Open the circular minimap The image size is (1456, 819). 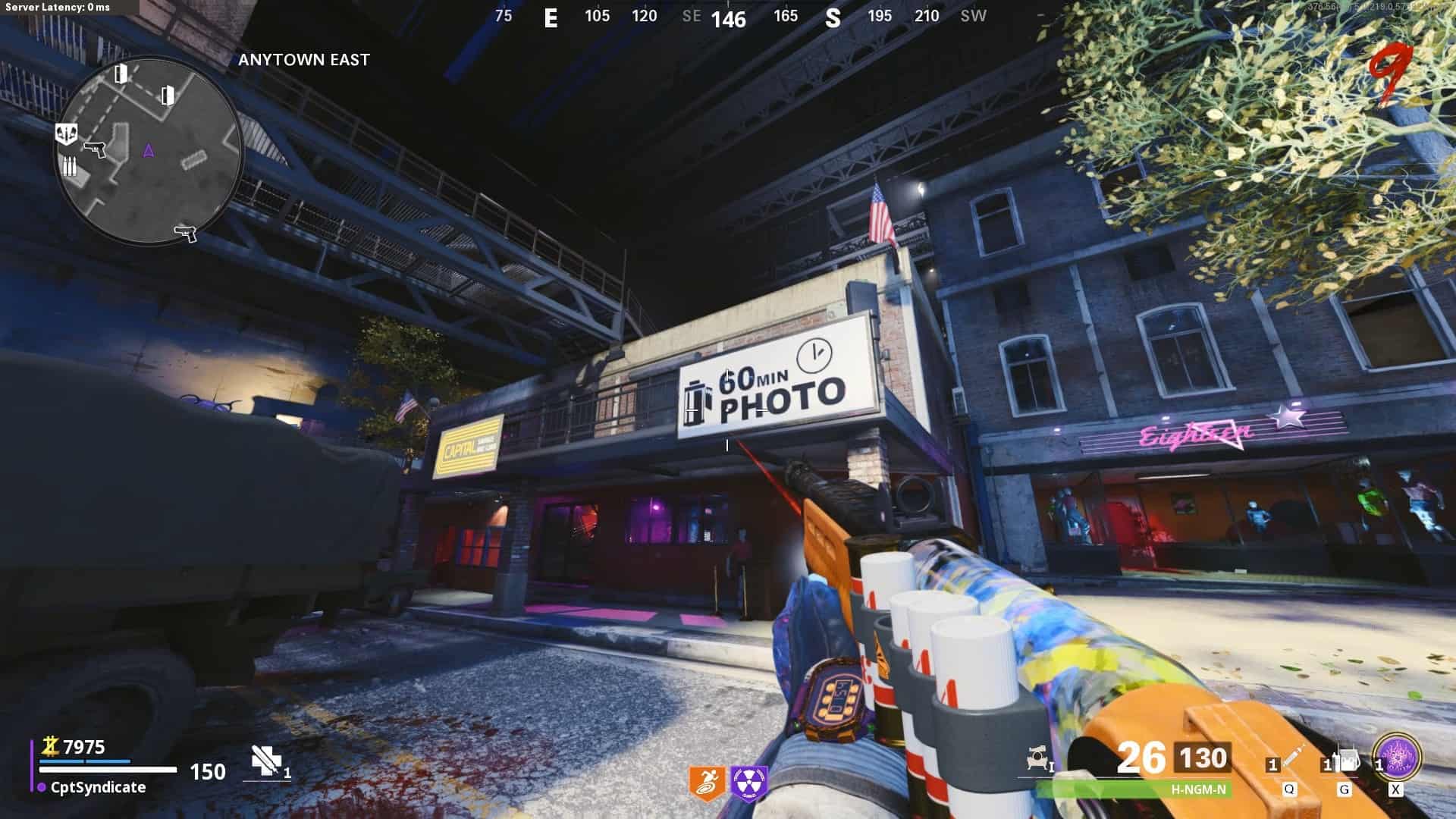click(x=149, y=150)
